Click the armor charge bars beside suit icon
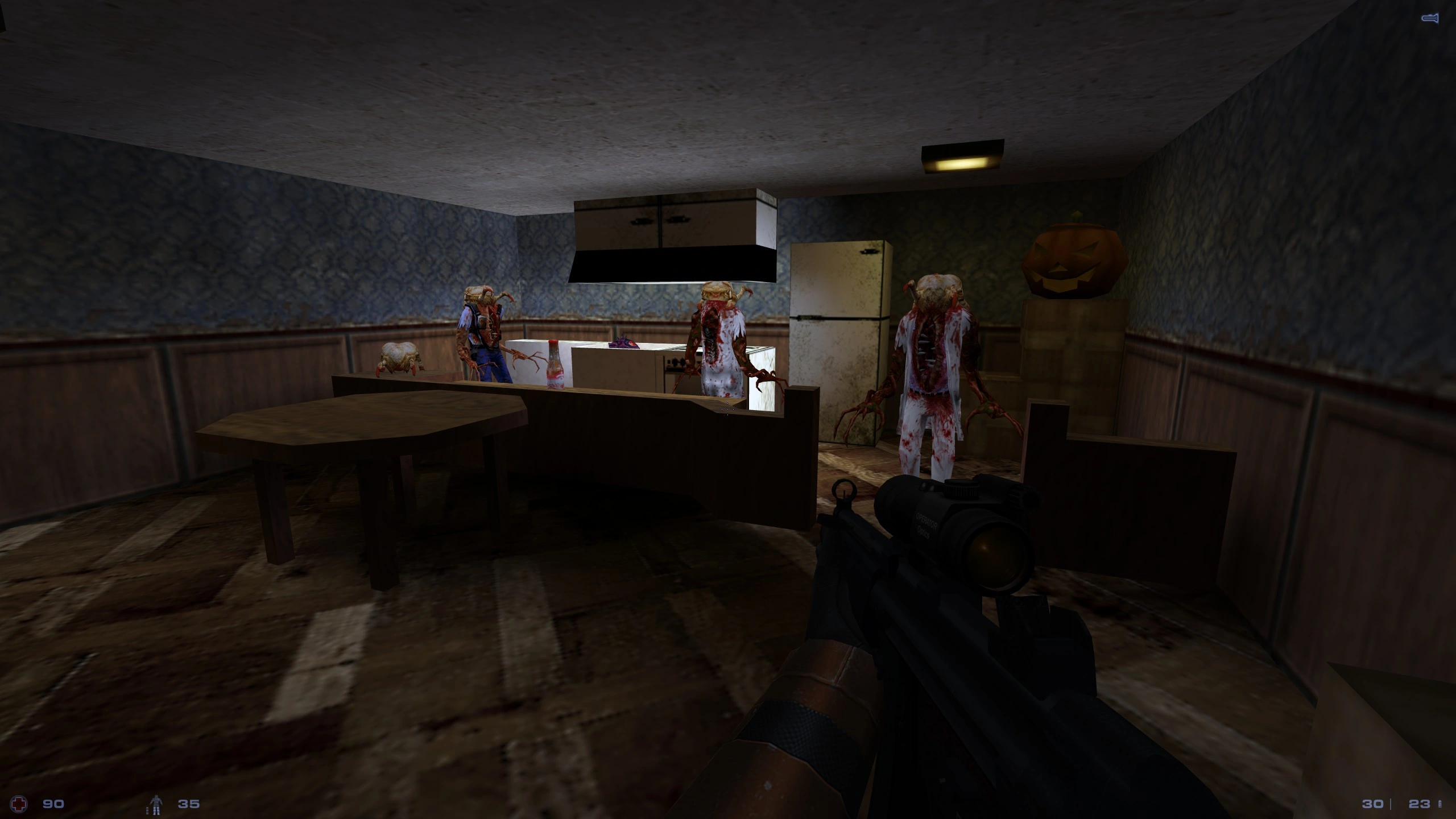Screen dimensions: 1456x819 point(148,812)
